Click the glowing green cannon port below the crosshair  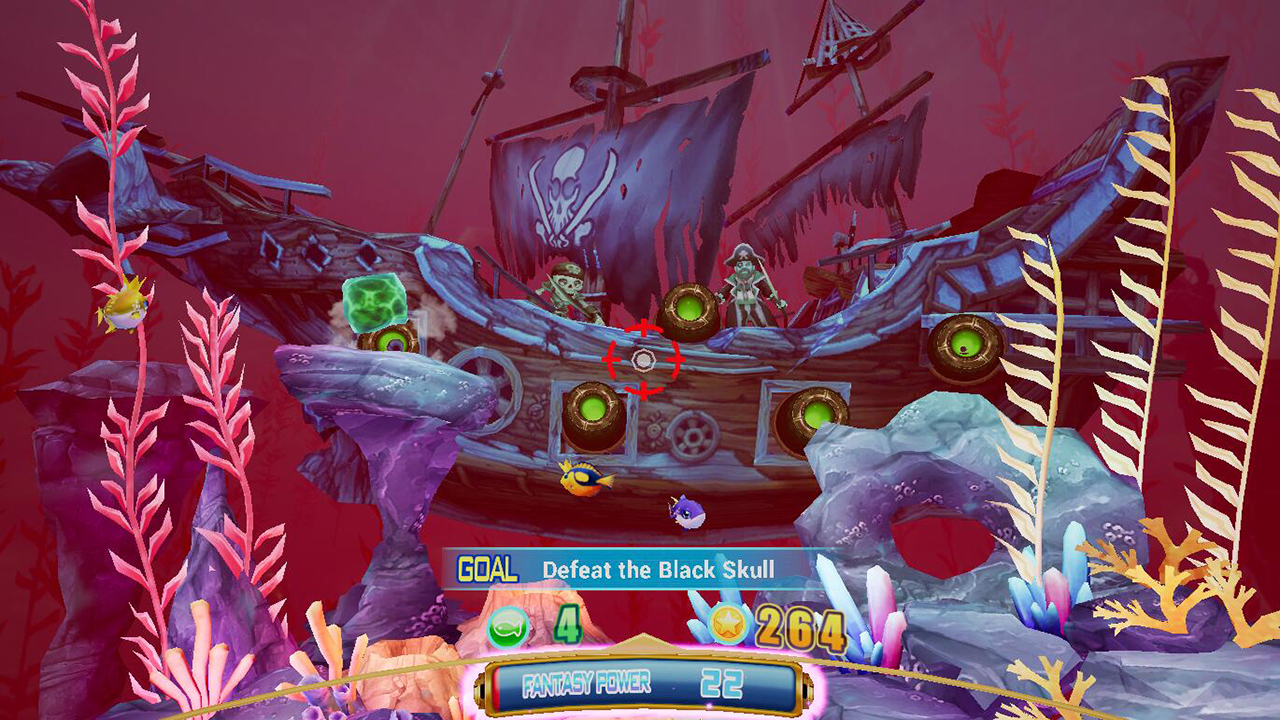(x=591, y=410)
